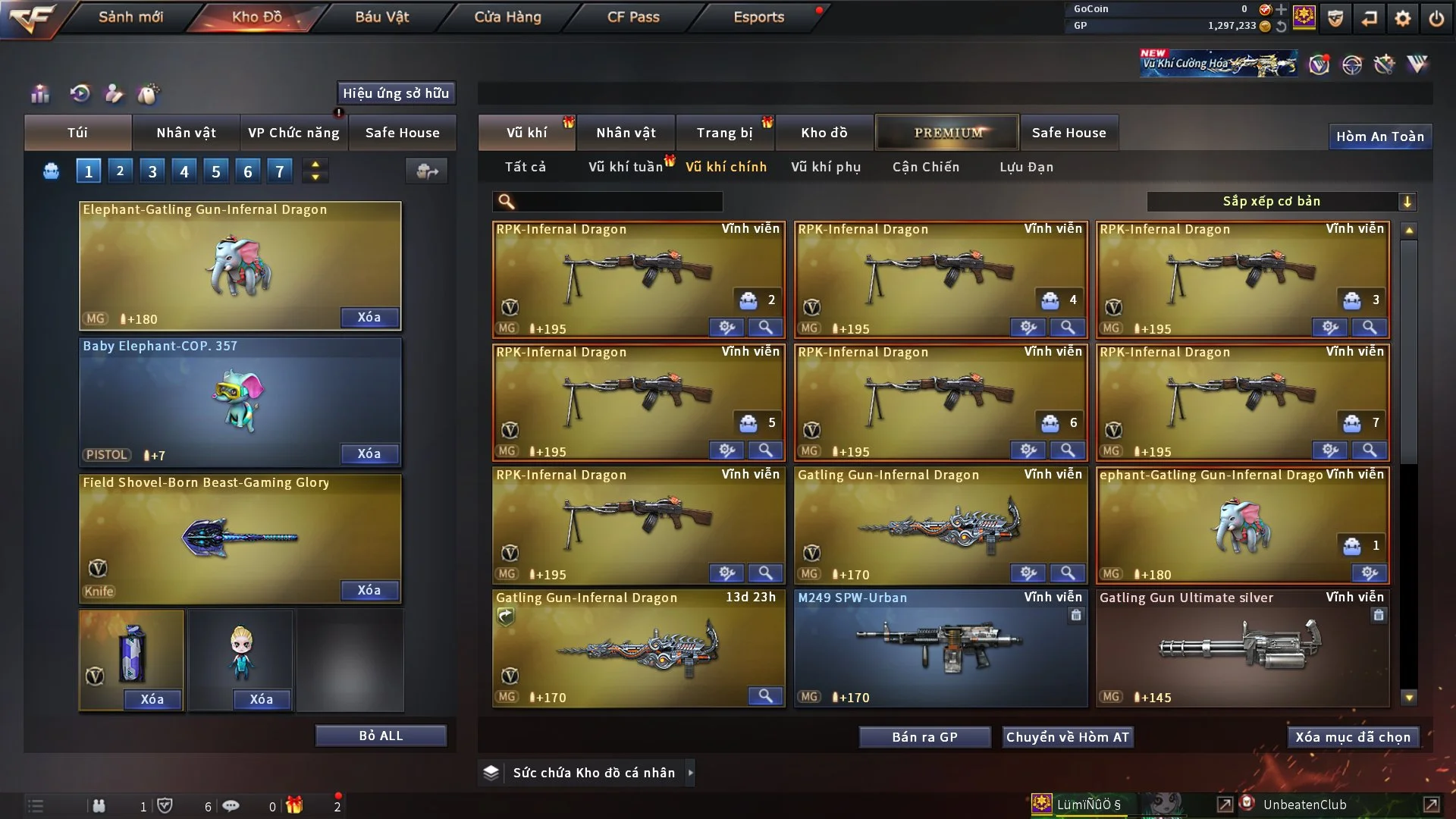Remove the Baby Elephant-COP. 357 with Xóa
Image resolution: width=1456 pixels, height=819 pixels.
[x=369, y=453]
